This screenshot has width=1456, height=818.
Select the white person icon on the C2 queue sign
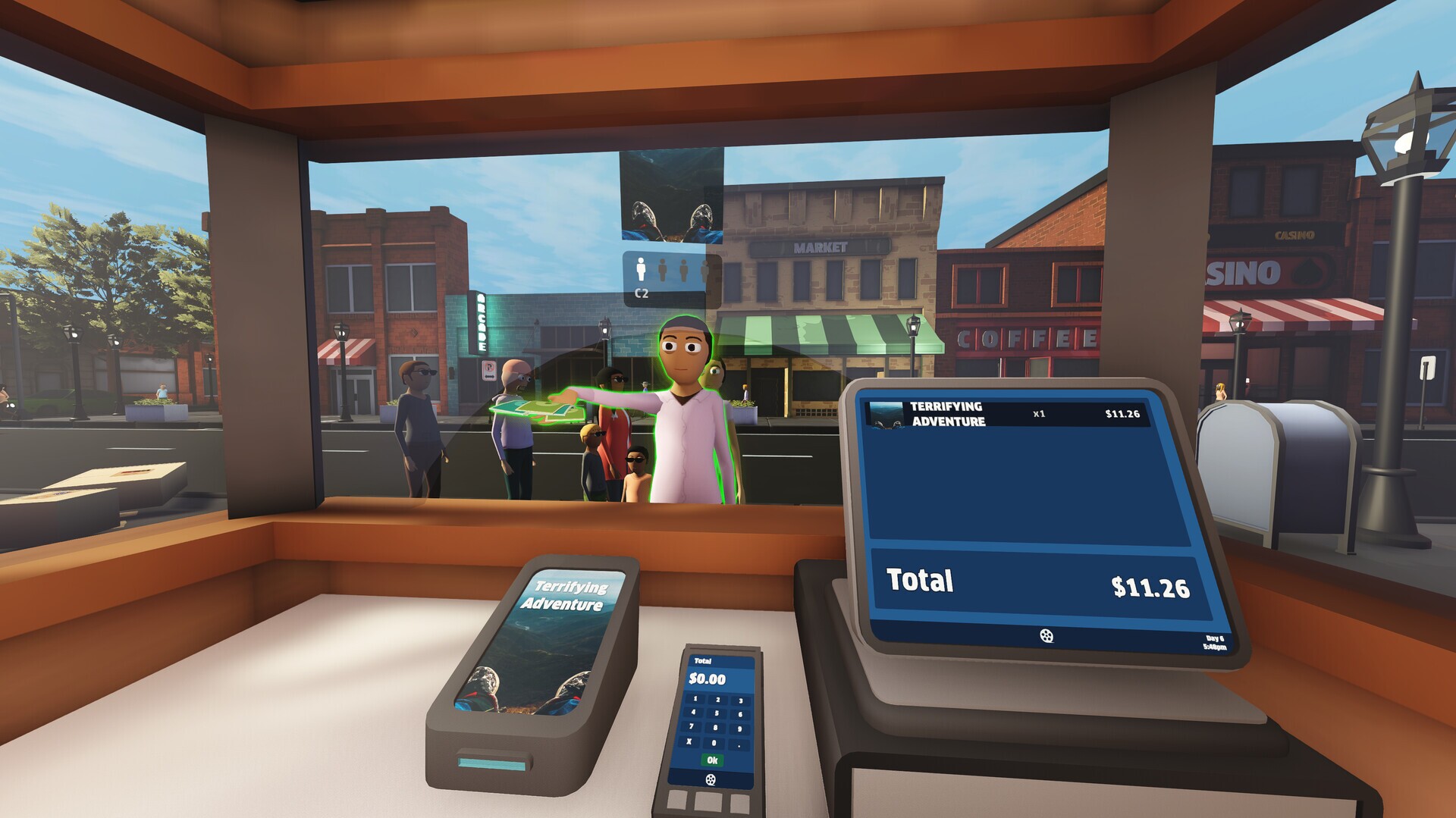click(x=640, y=269)
